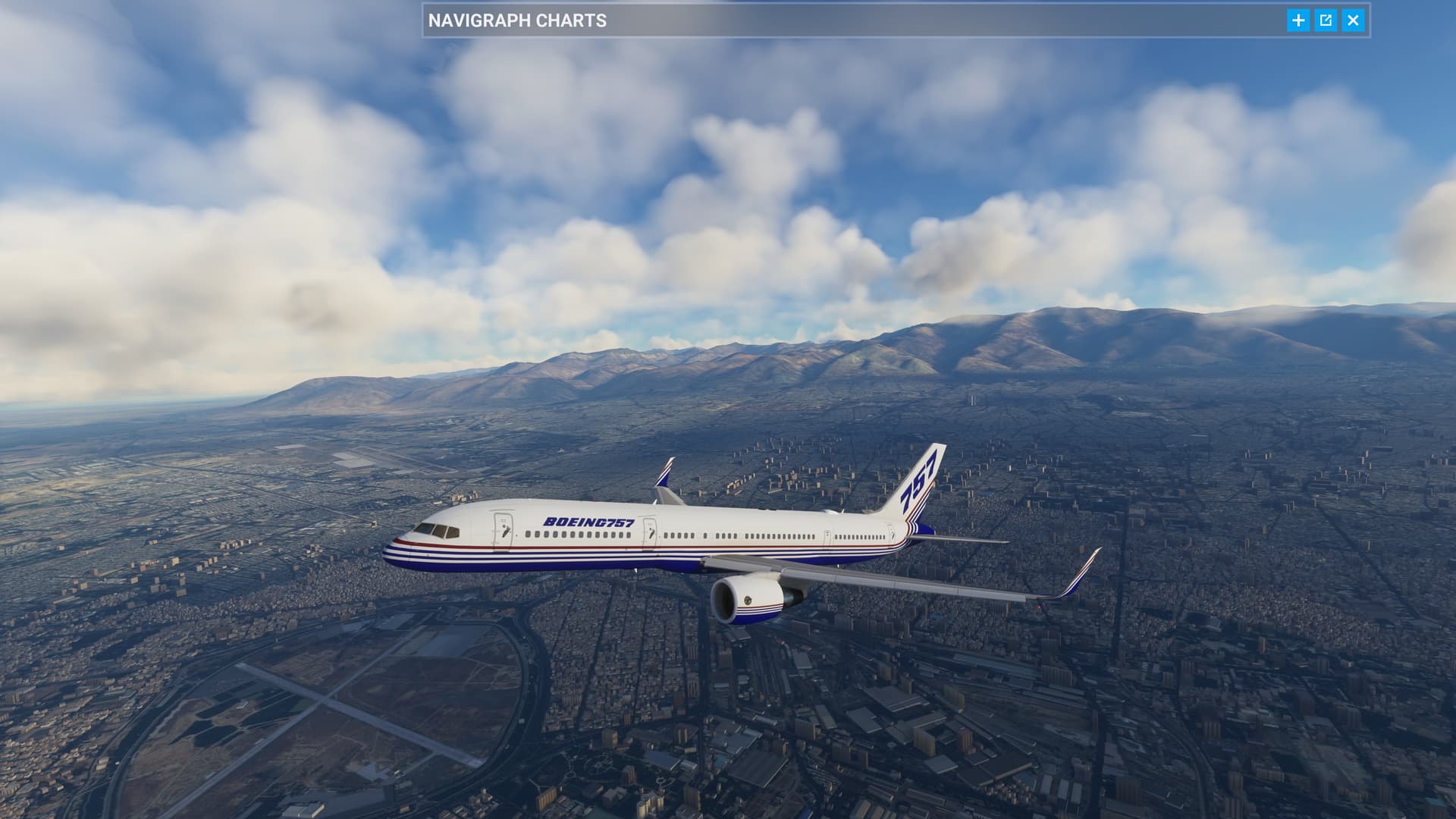The height and width of the screenshot is (819, 1456).
Task: Click the Navigraph Charts title bar
Action: [834, 20]
